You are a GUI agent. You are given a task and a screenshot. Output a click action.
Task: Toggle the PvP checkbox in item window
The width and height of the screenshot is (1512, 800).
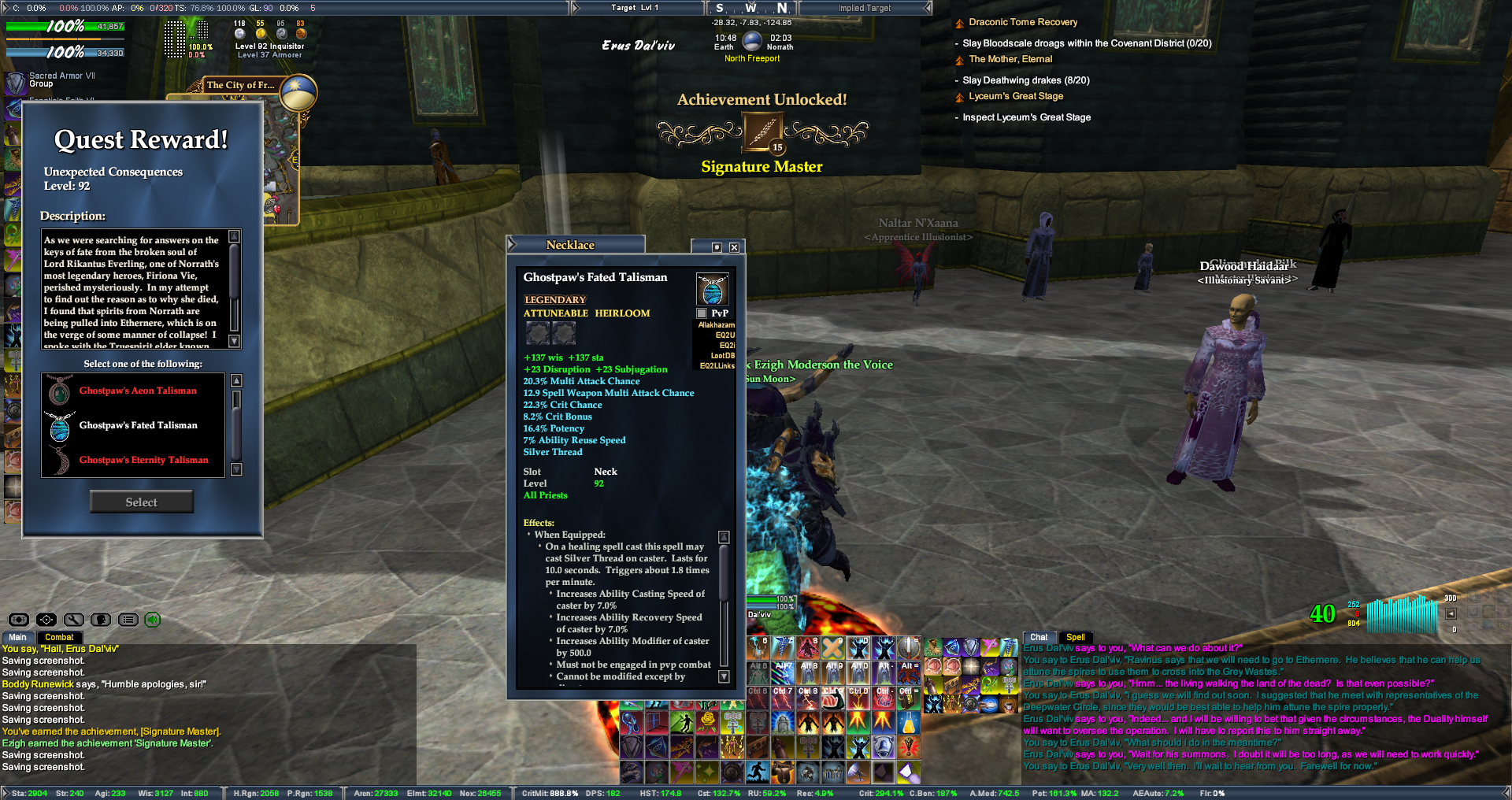tap(702, 313)
